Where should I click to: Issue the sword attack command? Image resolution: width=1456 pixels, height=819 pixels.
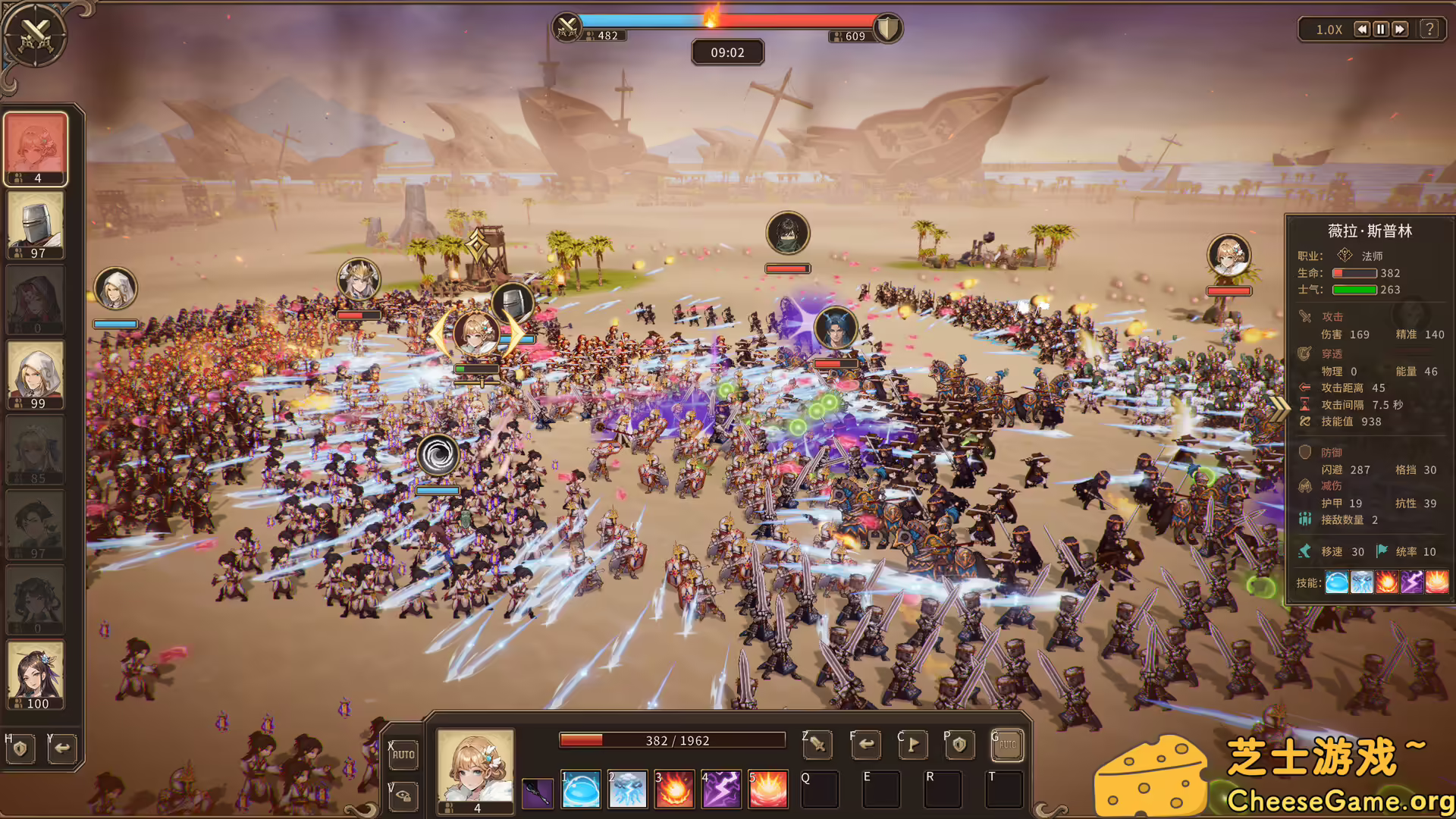(x=818, y=745)
